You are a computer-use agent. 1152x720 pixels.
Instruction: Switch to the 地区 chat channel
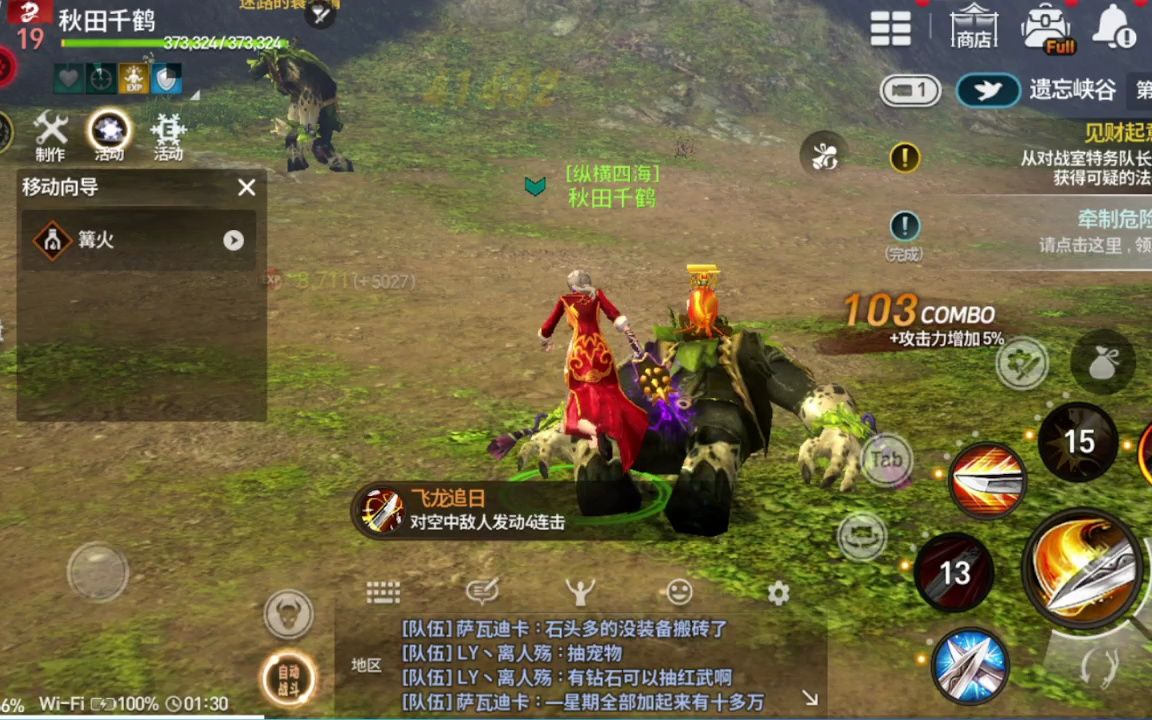tap(366, 665)
